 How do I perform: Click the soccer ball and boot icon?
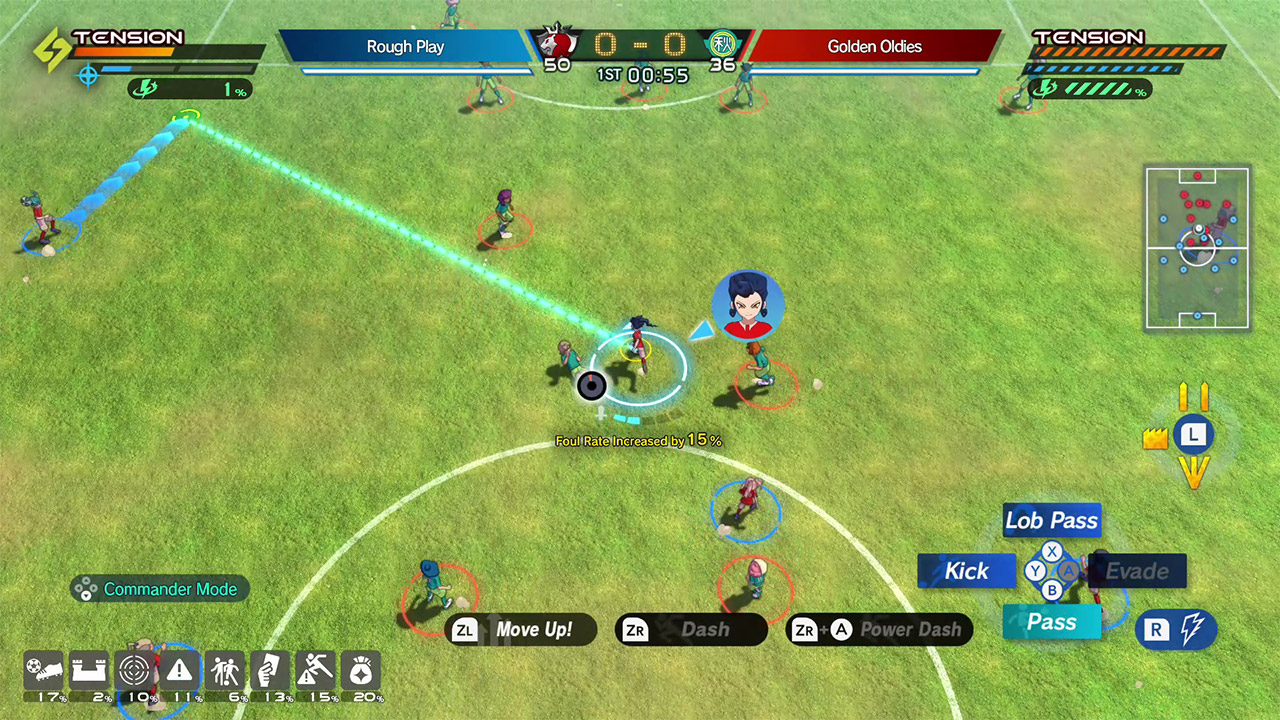click(46, 671)
